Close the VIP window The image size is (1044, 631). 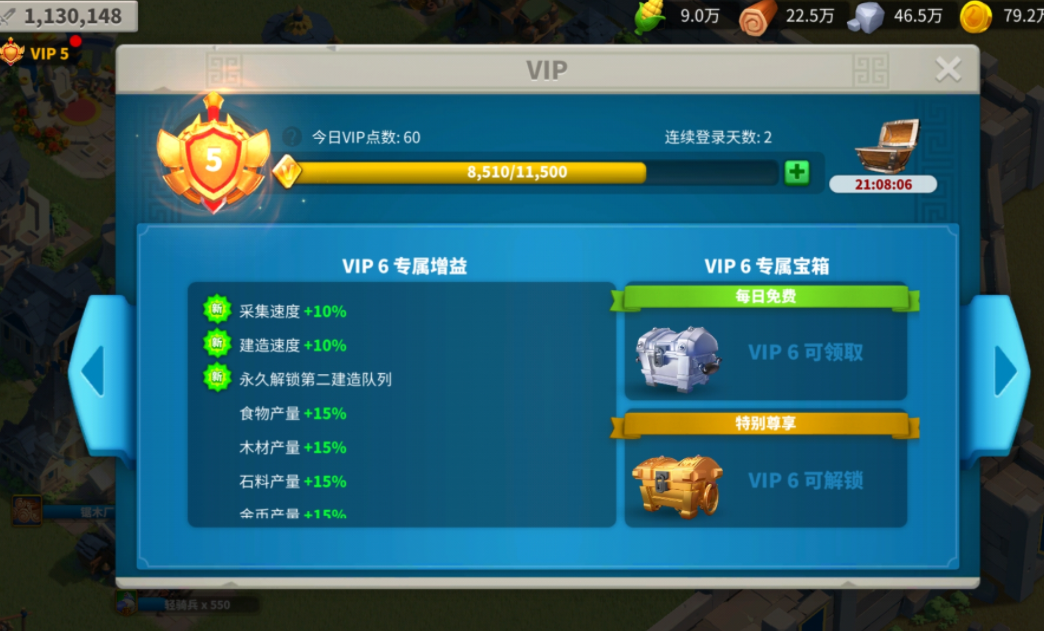[947, 69]
